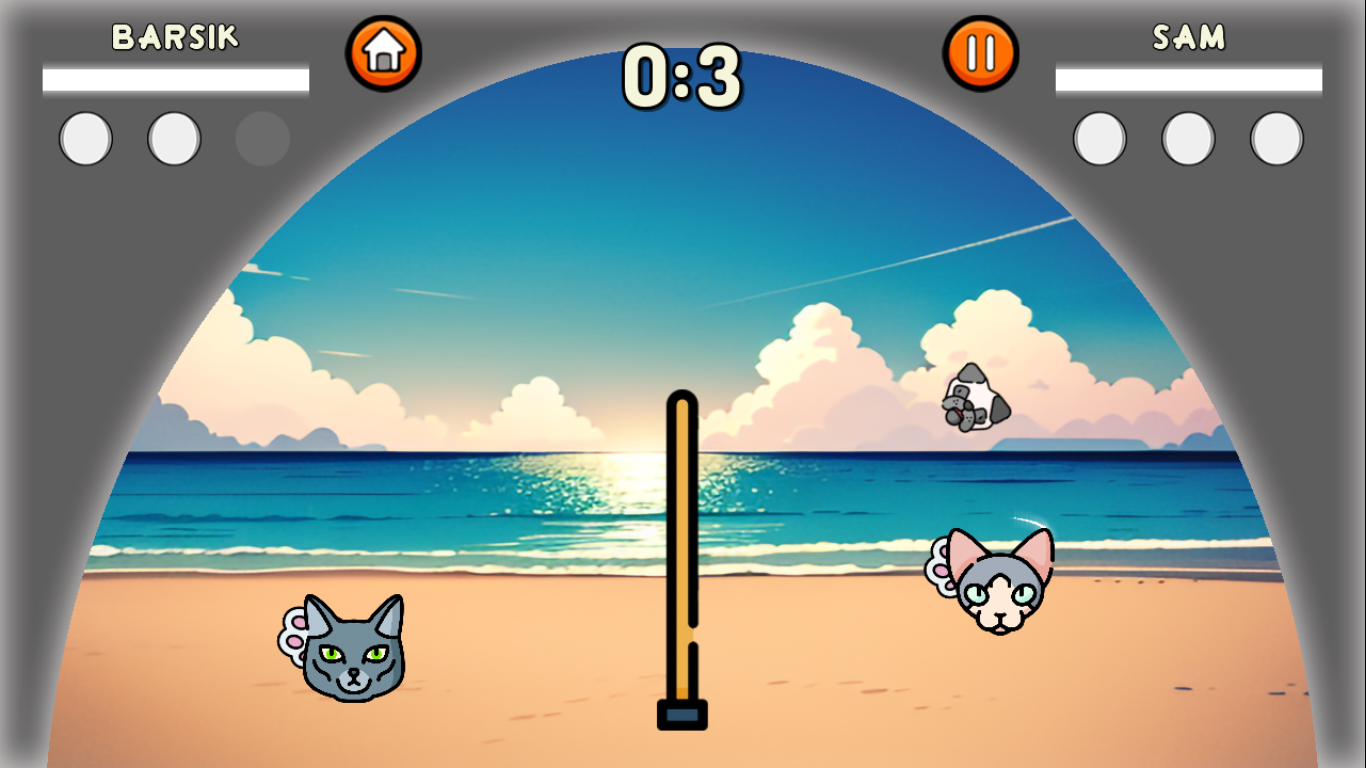Select Sam's middle round indicator
Image resolution: width=1366 pixels, height=768 pixels.
pyautogui.click(x=1187, y=137)
